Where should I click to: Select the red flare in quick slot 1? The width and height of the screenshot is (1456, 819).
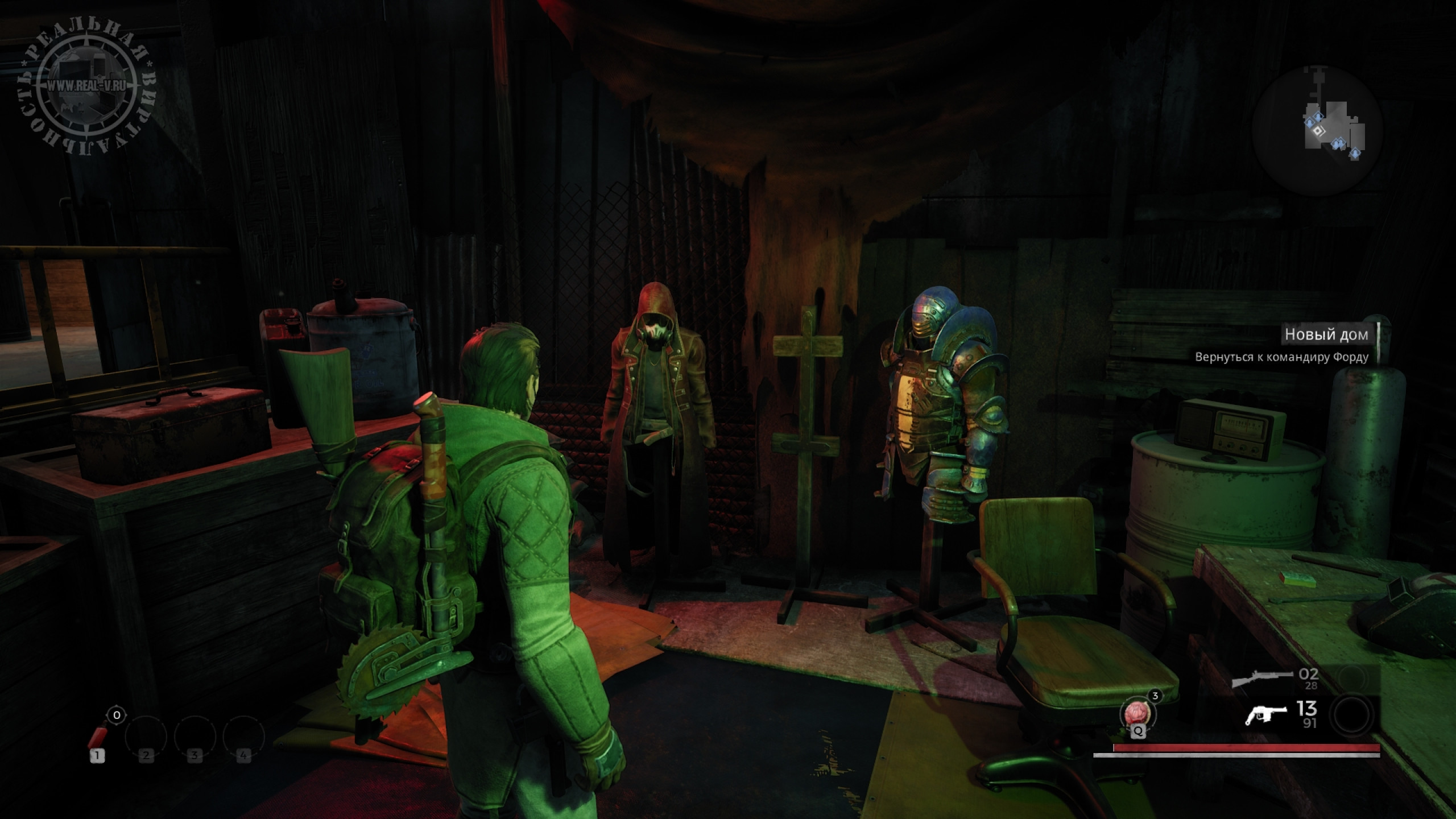coord(98,737)
